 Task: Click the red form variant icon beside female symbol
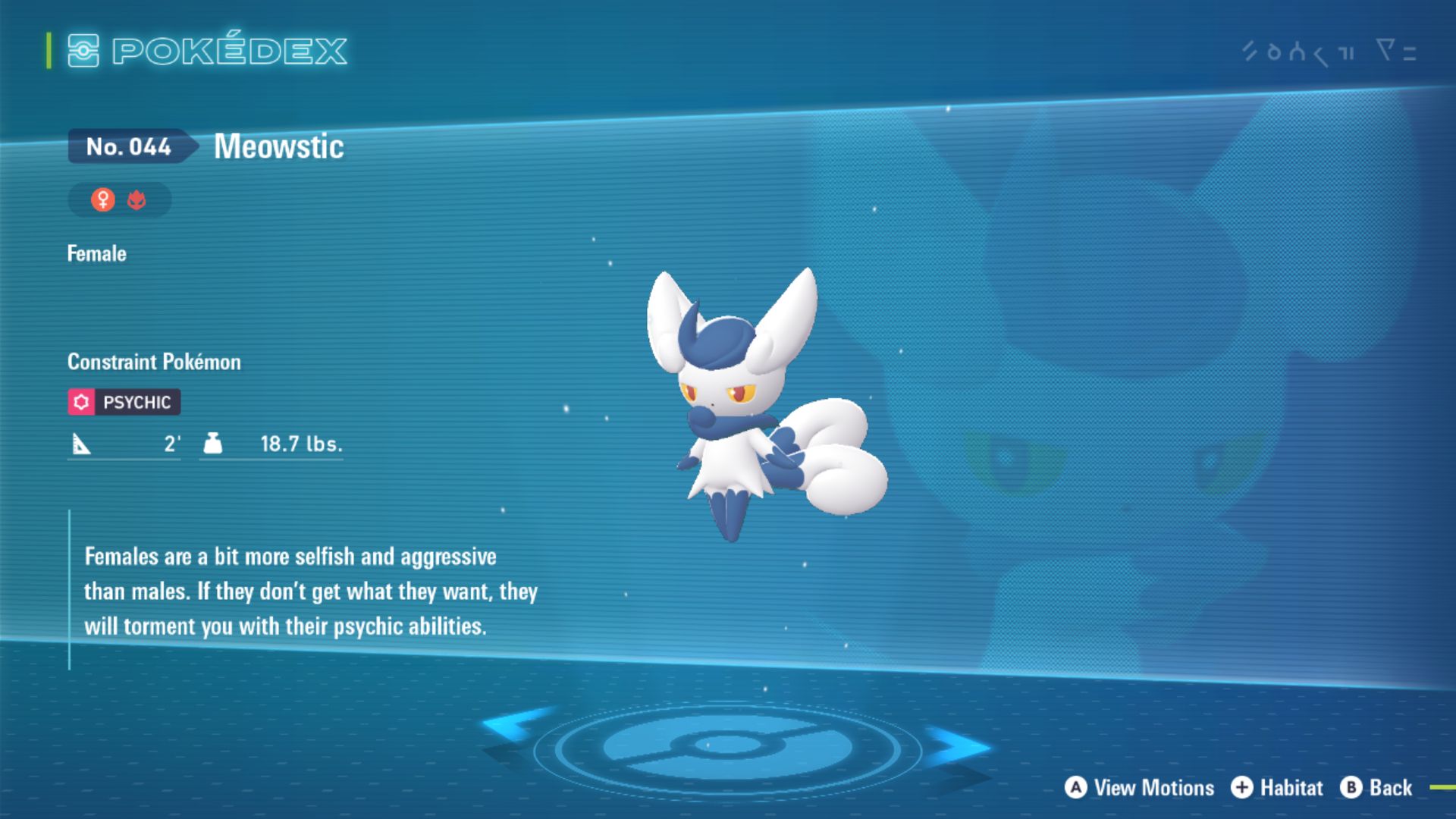[x=138, y=199]
